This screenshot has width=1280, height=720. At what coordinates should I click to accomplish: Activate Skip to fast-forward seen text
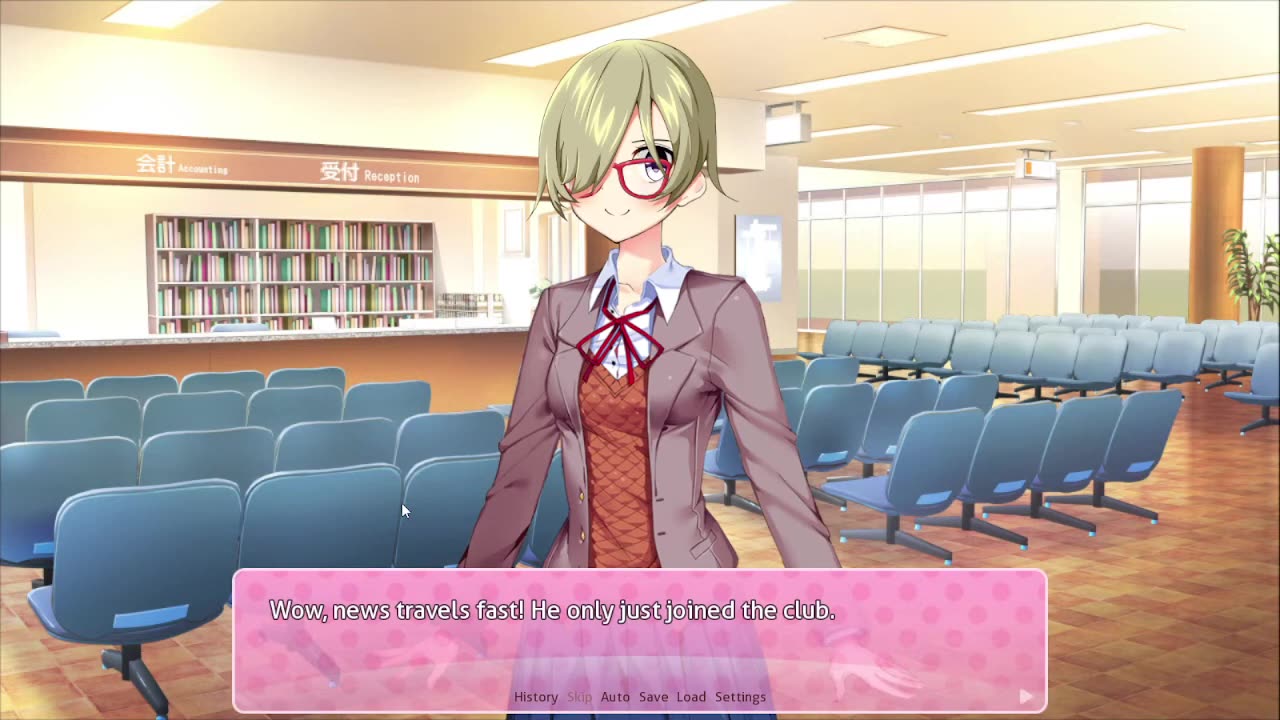[x=579, y=697]
